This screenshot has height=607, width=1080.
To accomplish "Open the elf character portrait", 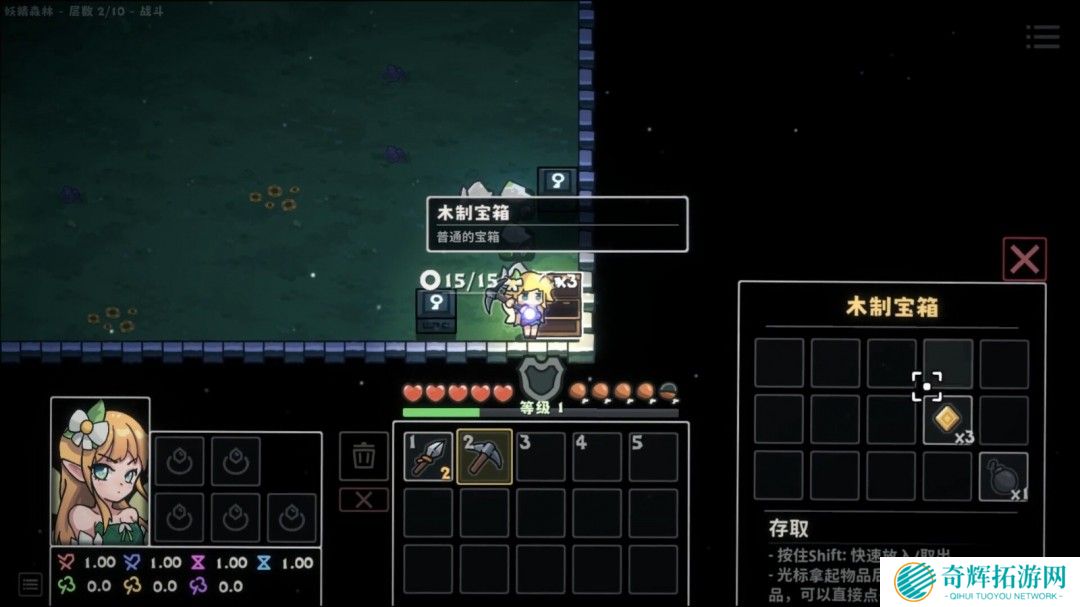I will point(100,471).
